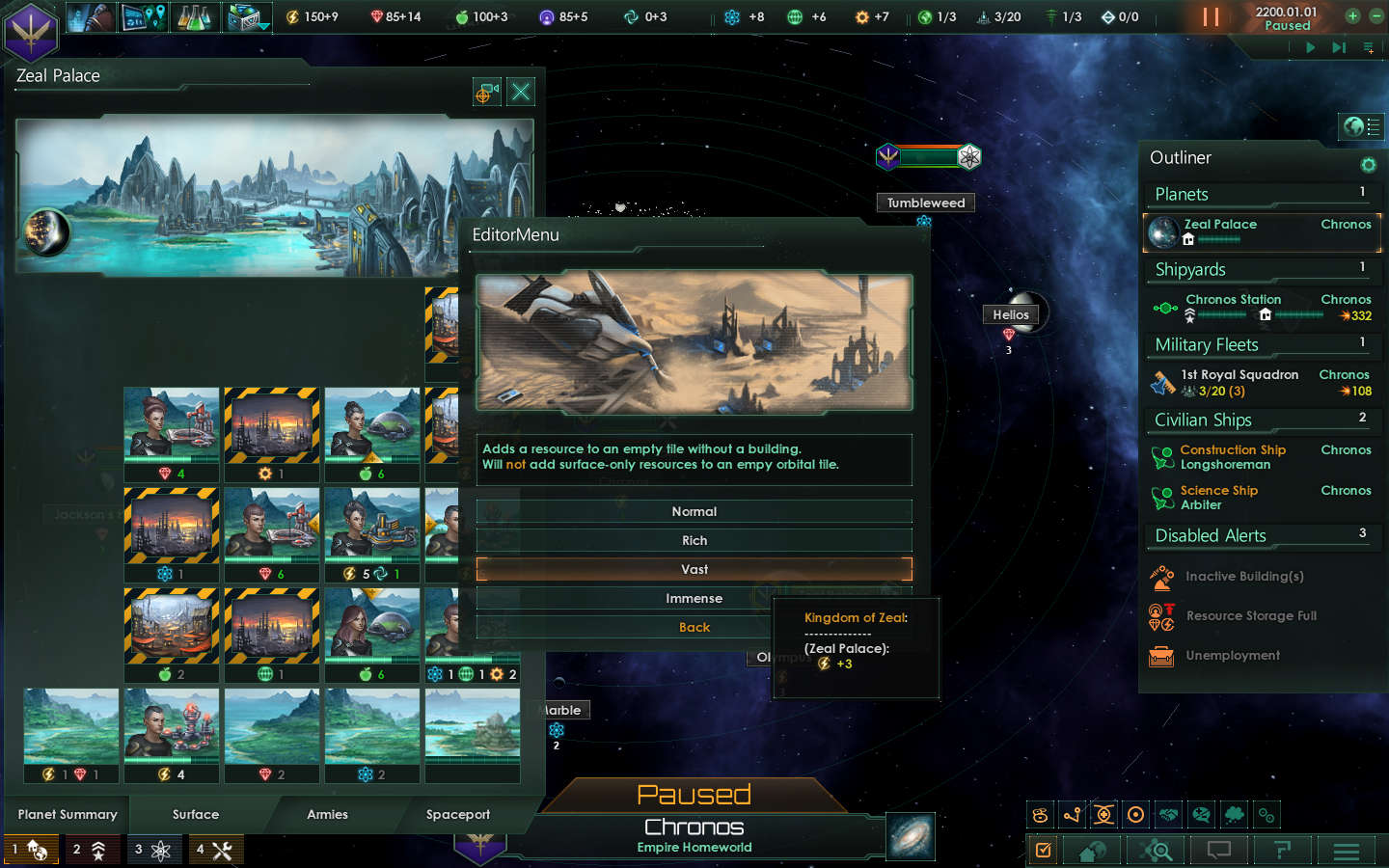Viewport: 1389px width, 868px height.
Task: Open the opinion map mode speech bubble icon
Action: coord(1201,815)
